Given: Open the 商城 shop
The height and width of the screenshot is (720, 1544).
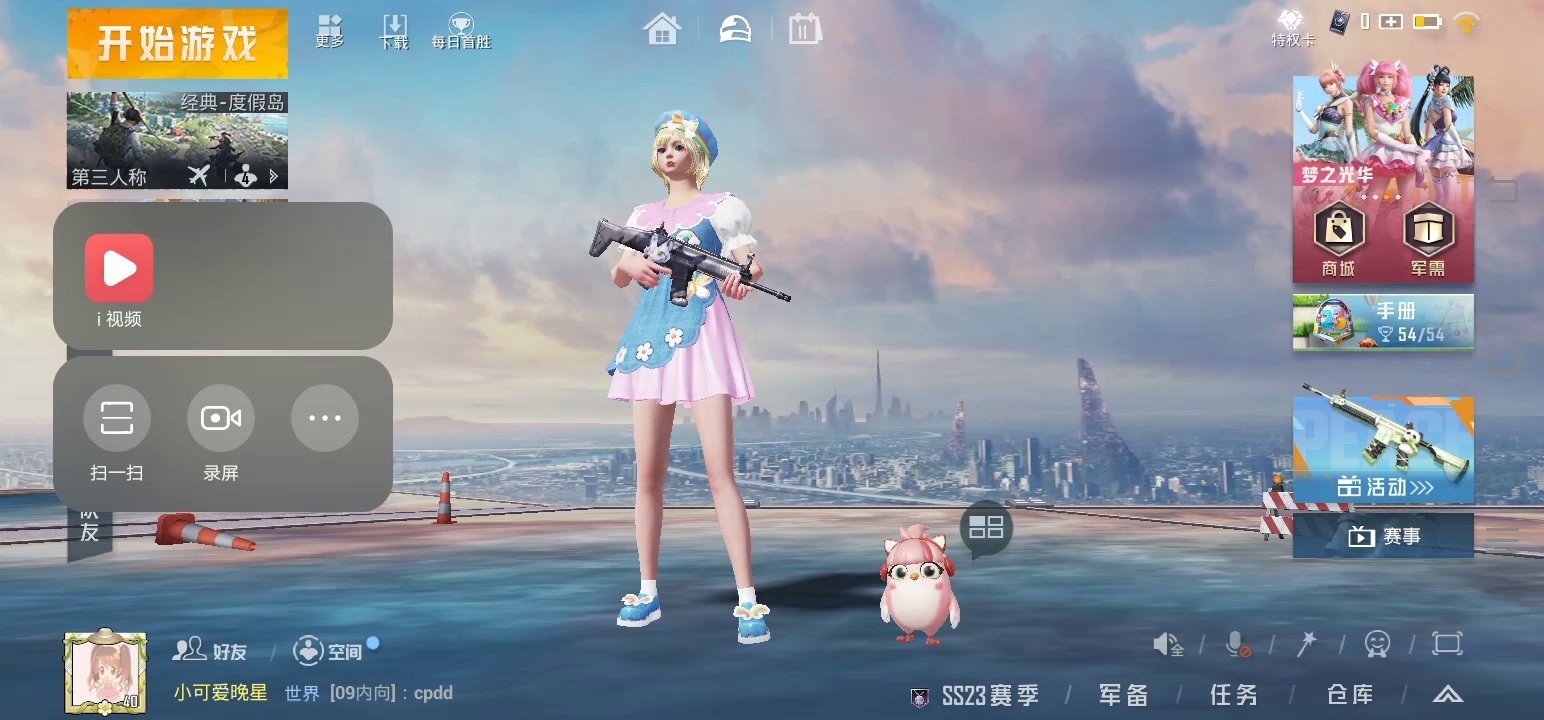Looking at the screenshot, I should point(1338,238).
